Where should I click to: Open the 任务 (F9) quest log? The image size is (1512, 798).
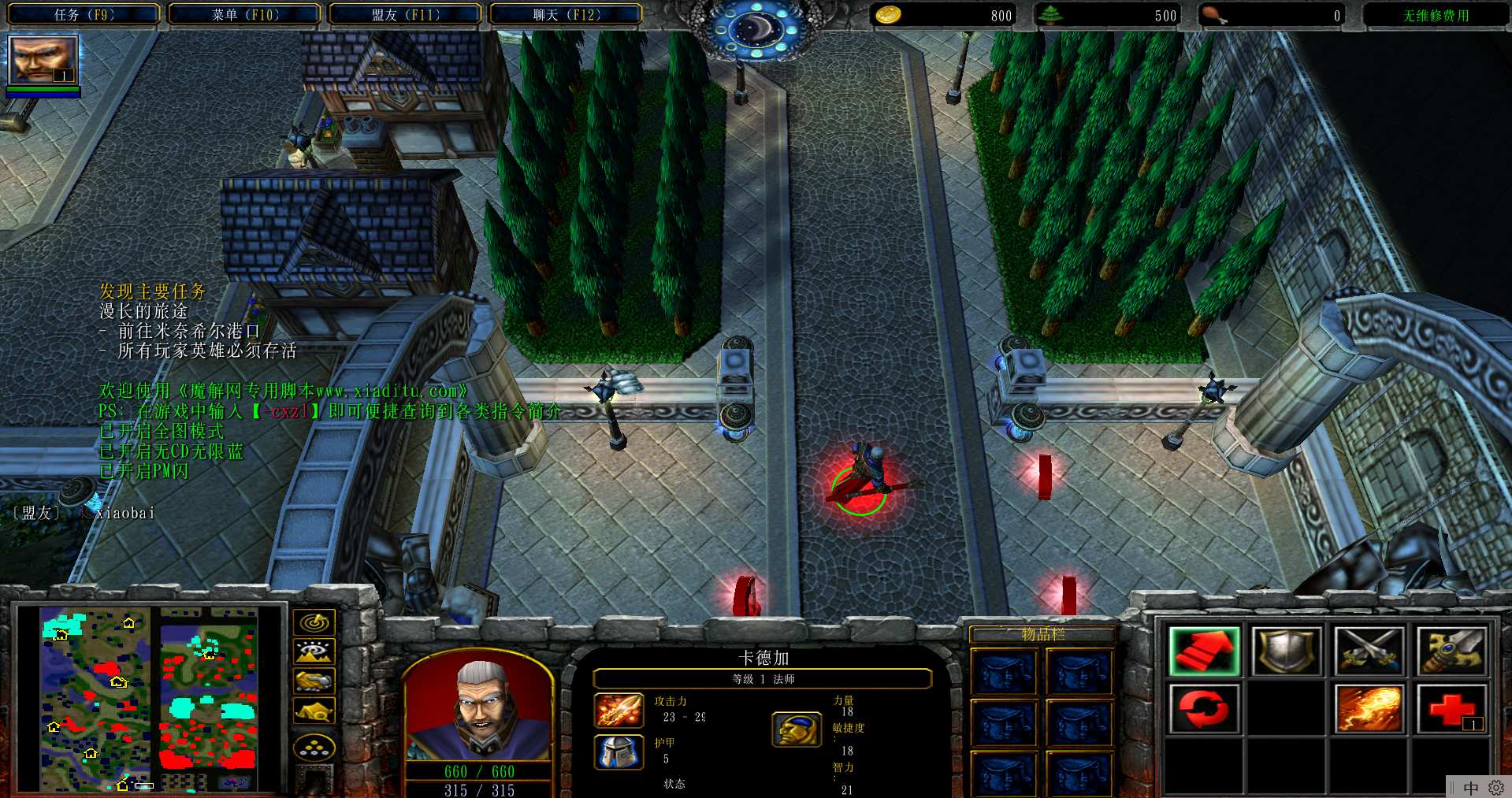84,15
